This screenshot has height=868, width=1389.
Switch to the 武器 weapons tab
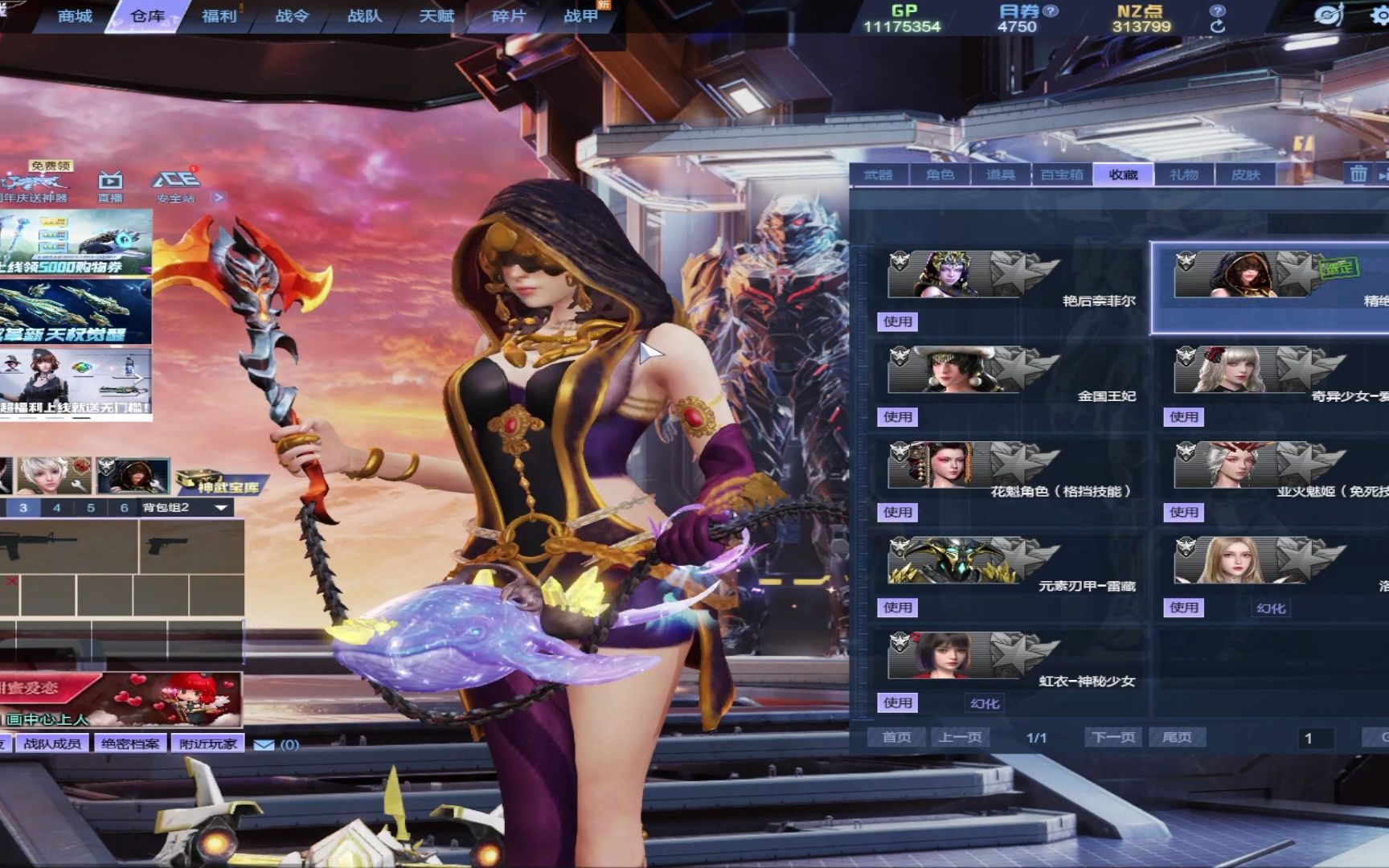878,174
